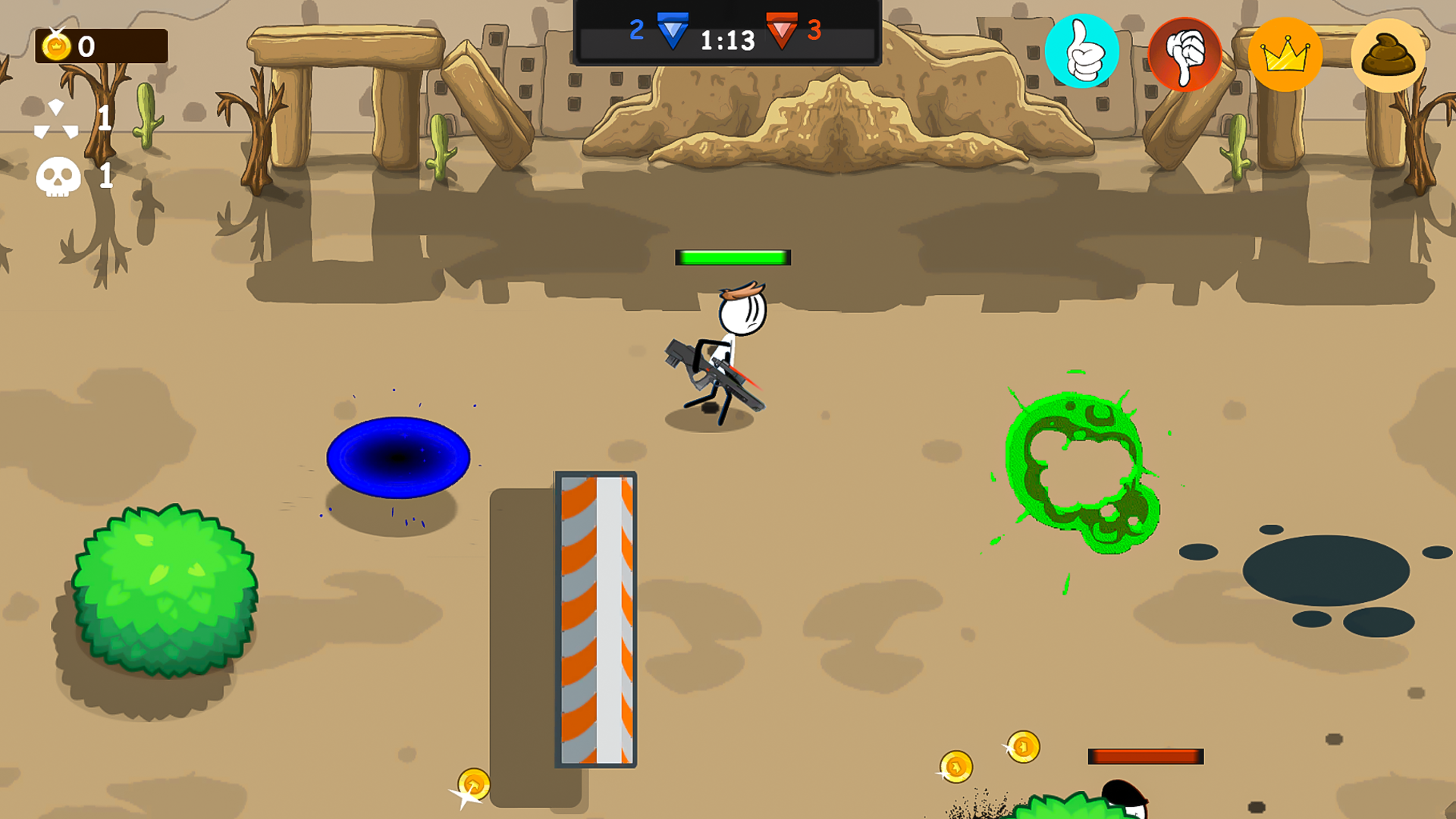This screenshot has height=819, width=1456.
Task: Click the blue portal on the ground
Action: (400, 456)
